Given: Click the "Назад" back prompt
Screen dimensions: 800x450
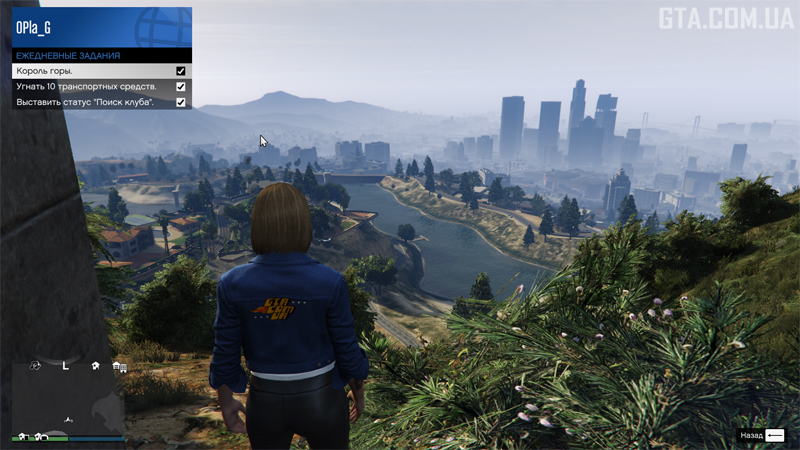Looking at the screenshot, I should [762, 436].
